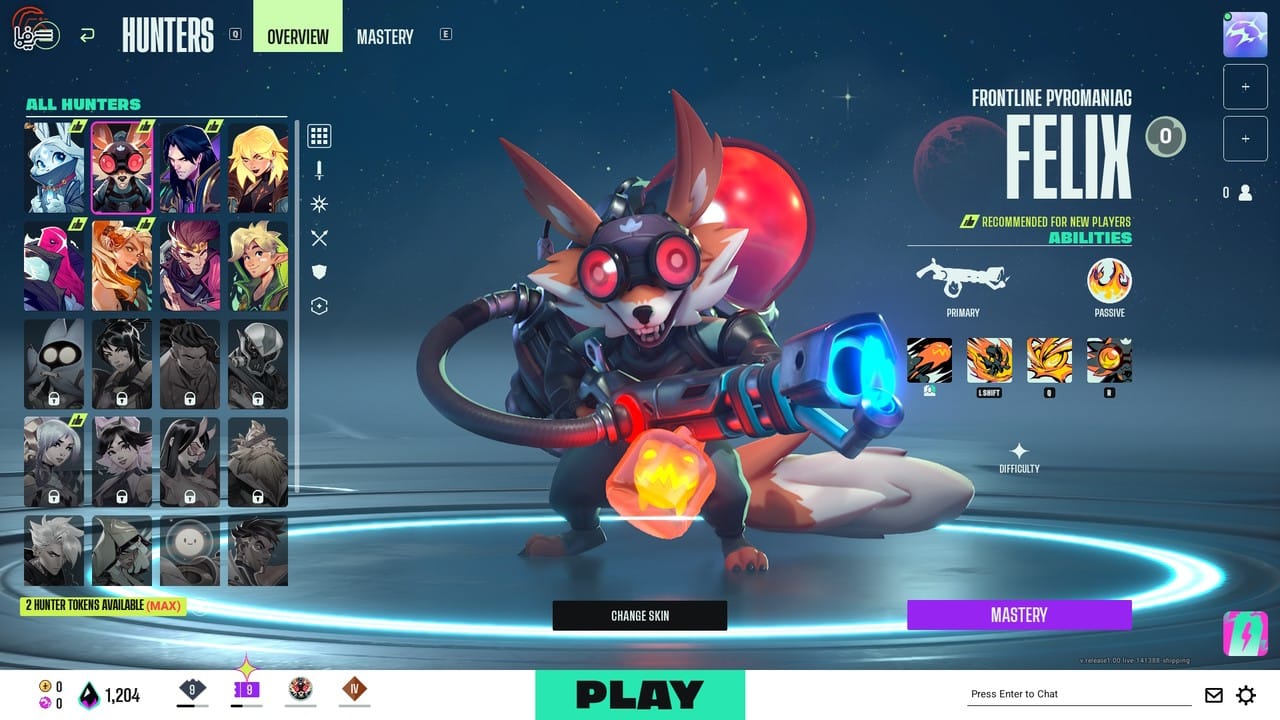Open the settings gear icon
The image size is (1280, 720).
tap(1246, 695)
